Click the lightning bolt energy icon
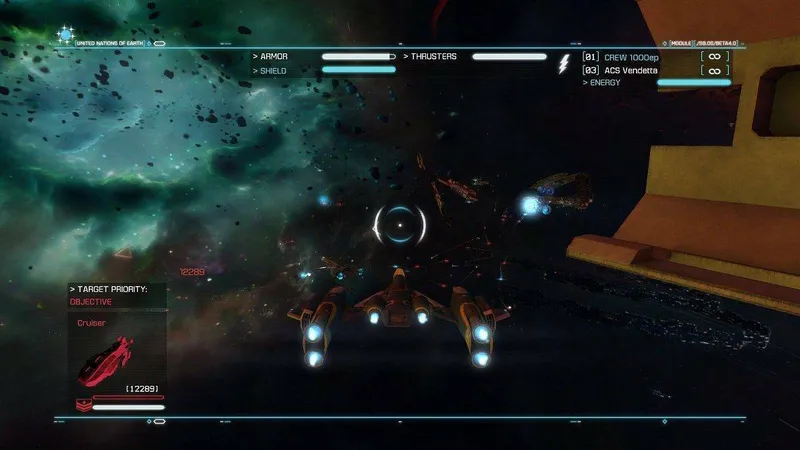 coord(563,65)
